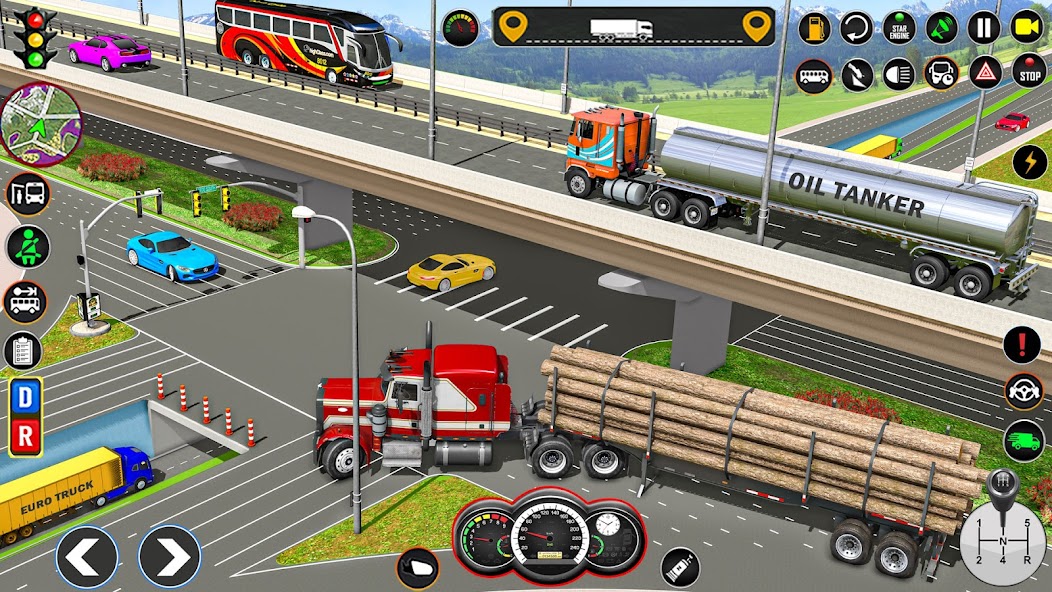Activate the windshield wiper icon
Screen dimensions: 1052x592
(x=856, y=73)
